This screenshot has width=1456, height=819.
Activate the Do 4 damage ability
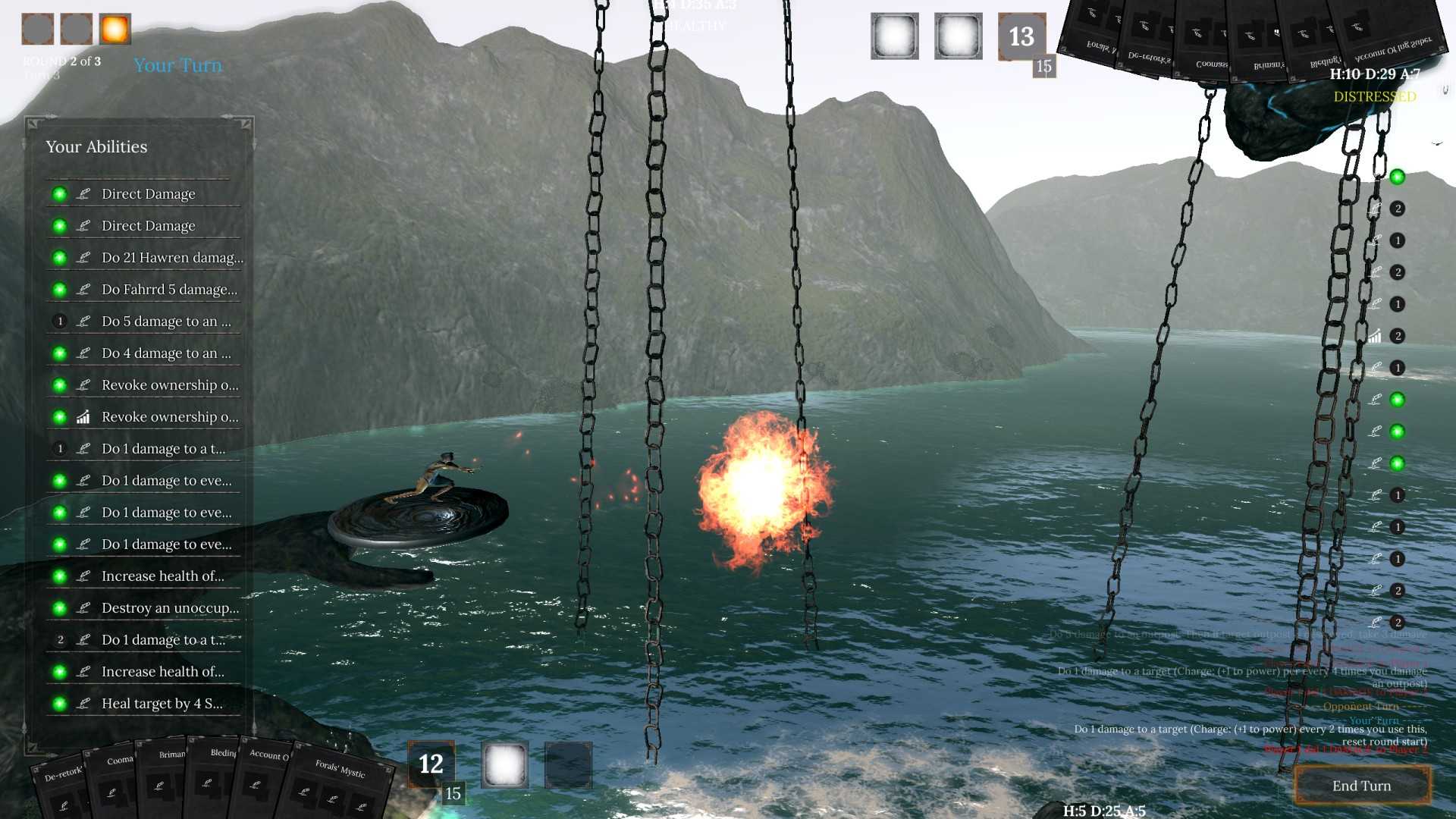click(x=166, y=353)
